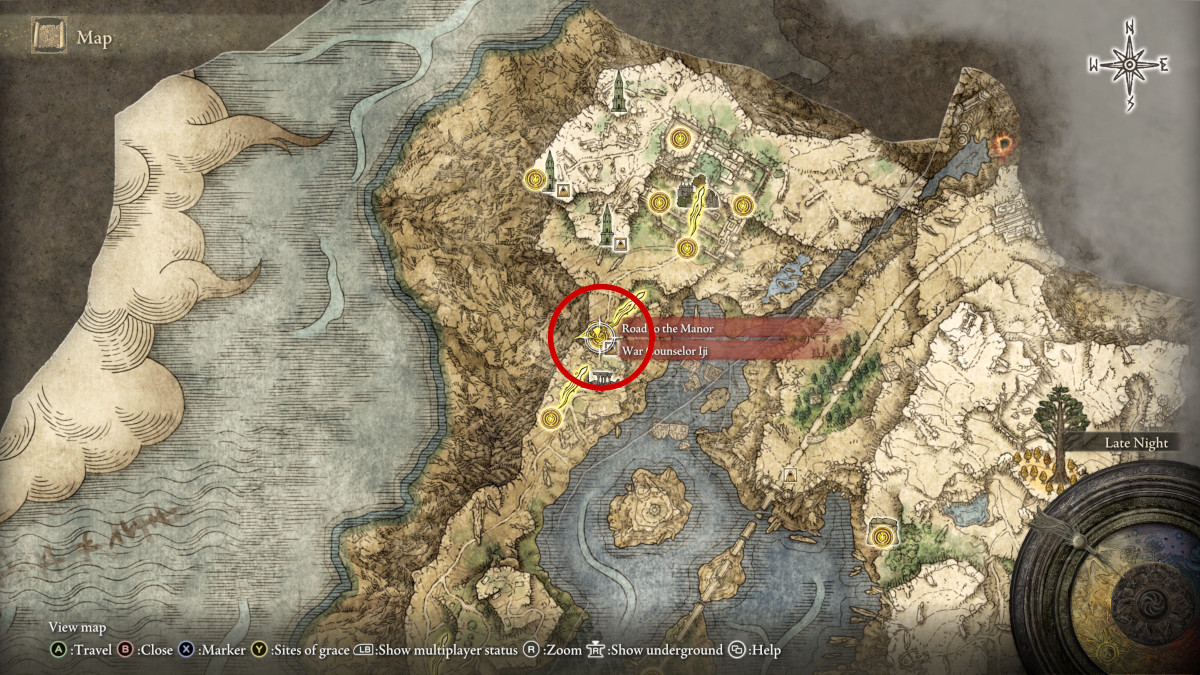Select the Kingsrealm Ruins landmark icon
This screenshot has width=1200, height=675.
coord(602,376)
